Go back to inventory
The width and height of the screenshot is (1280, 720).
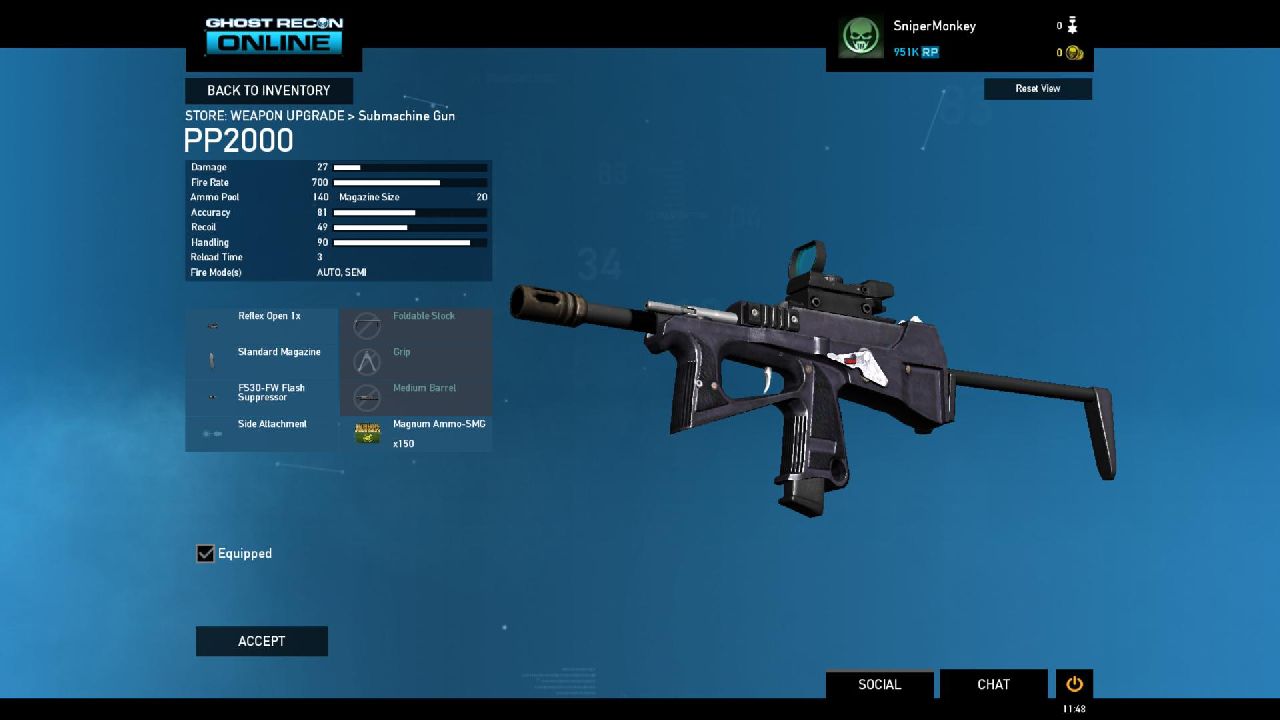point(268,91)
